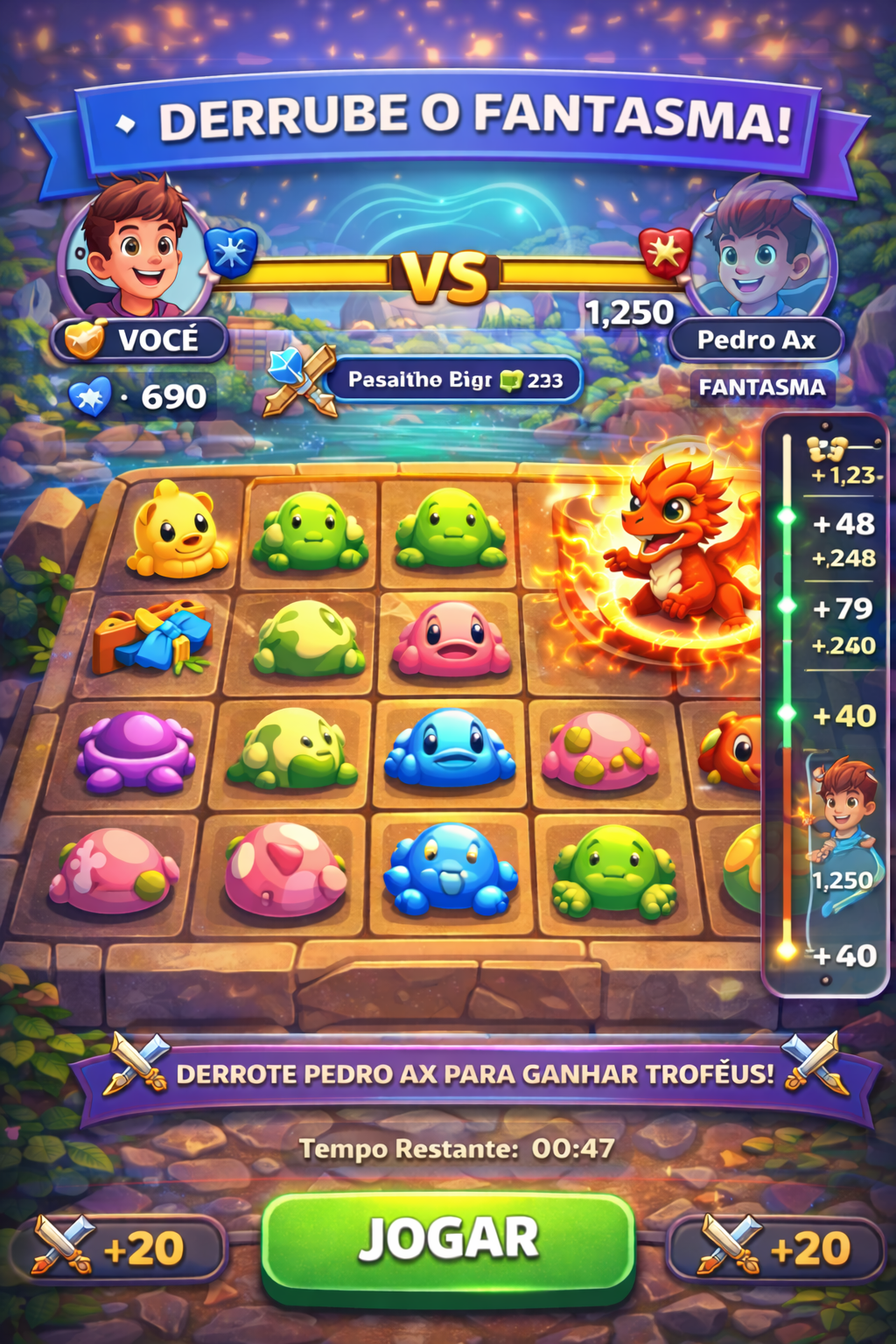This screenshot has width=896, height=1344.
Task: Open the crossed swords league badge
Action: tap(302, 380)
